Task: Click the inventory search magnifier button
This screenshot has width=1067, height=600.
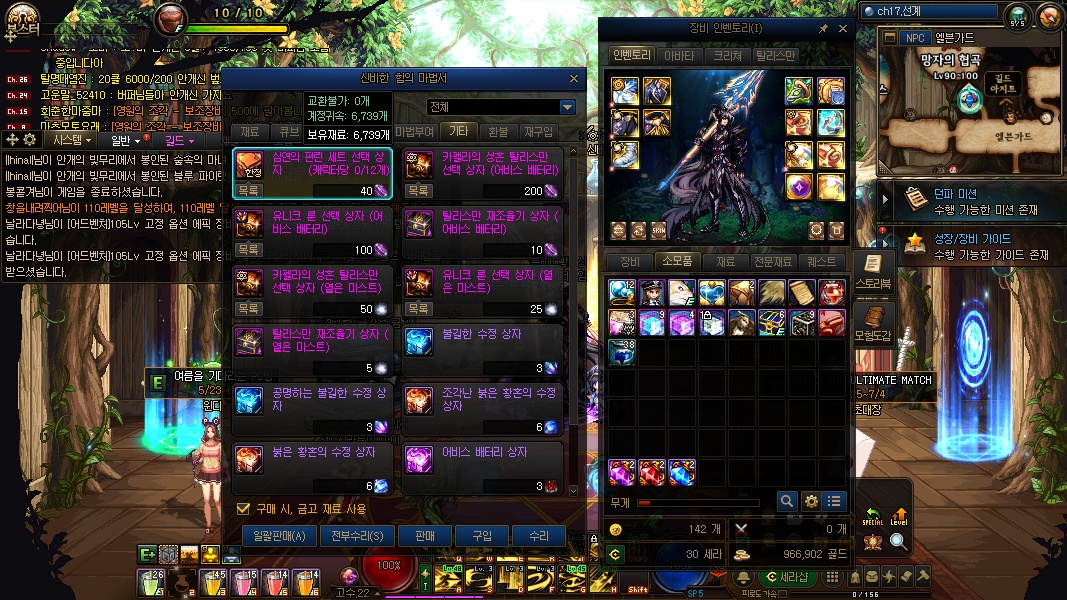Action: click(787, 501)
